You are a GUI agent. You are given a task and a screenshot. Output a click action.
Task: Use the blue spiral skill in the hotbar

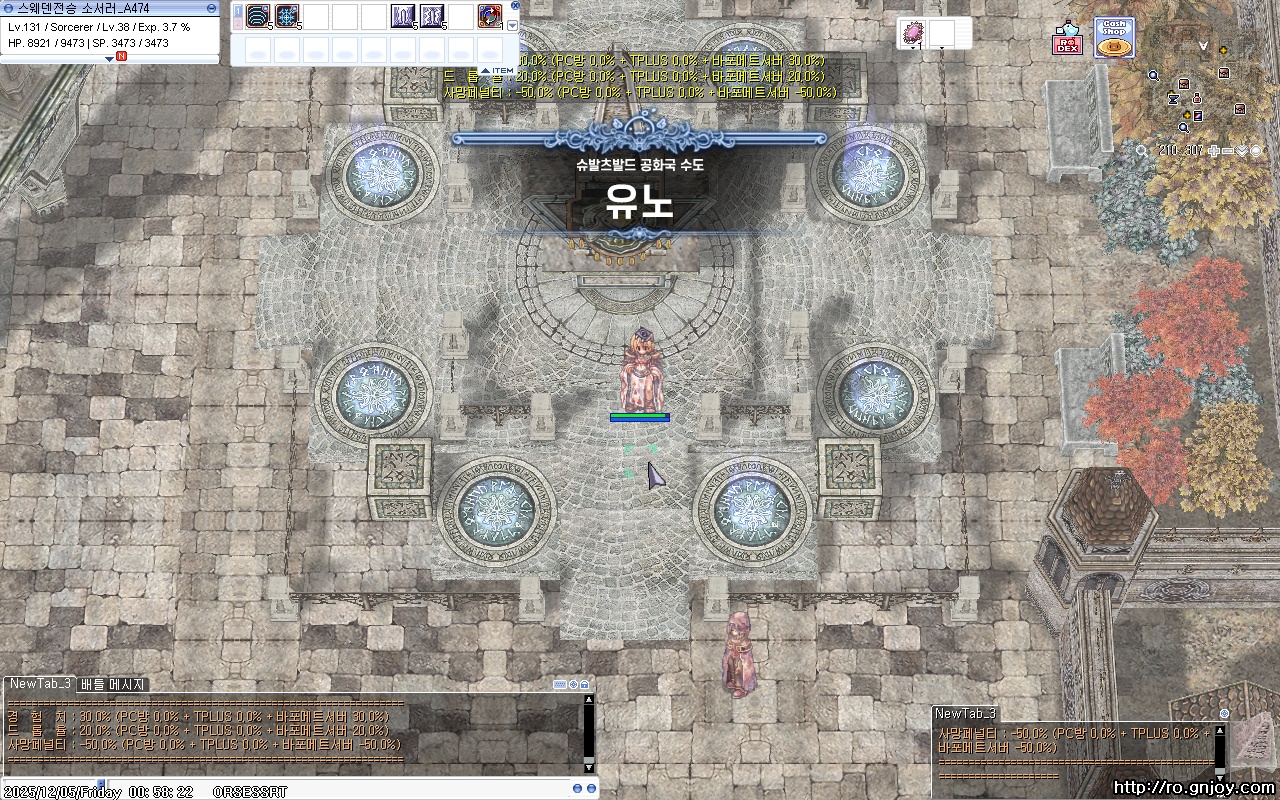[x=259, y=17]
